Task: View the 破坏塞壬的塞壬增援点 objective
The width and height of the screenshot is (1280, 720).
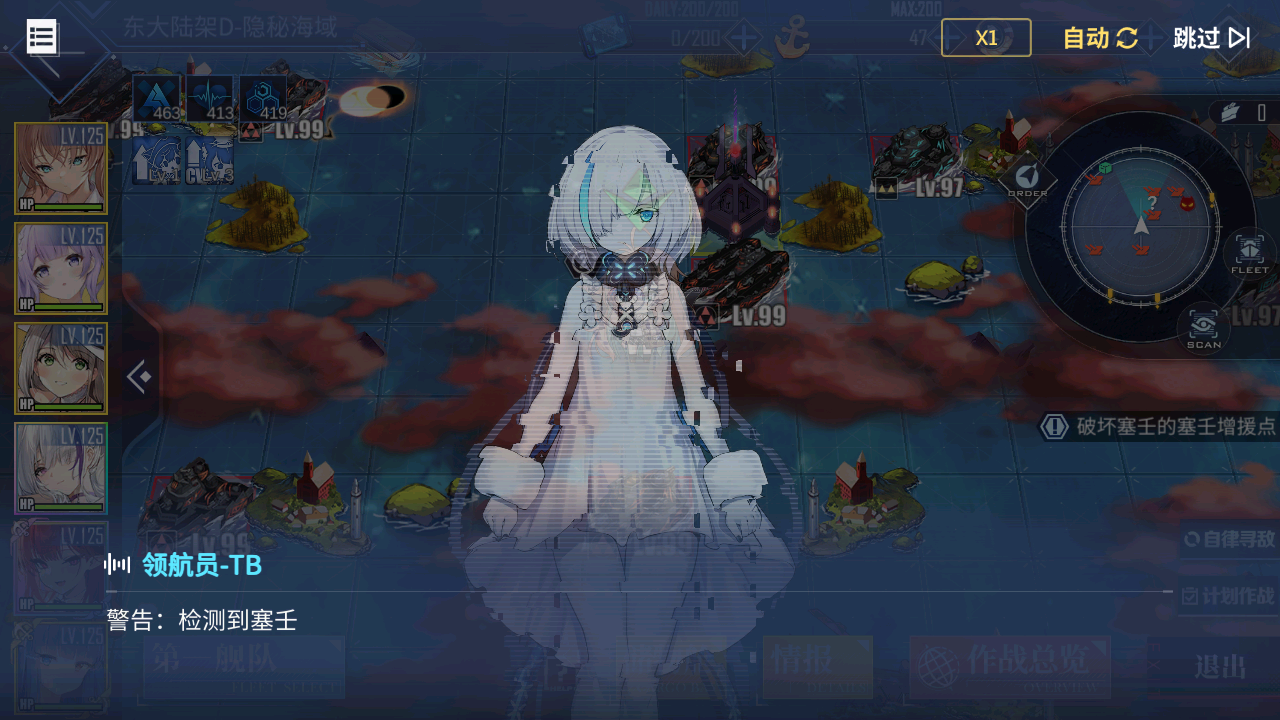Action: 1160,427
